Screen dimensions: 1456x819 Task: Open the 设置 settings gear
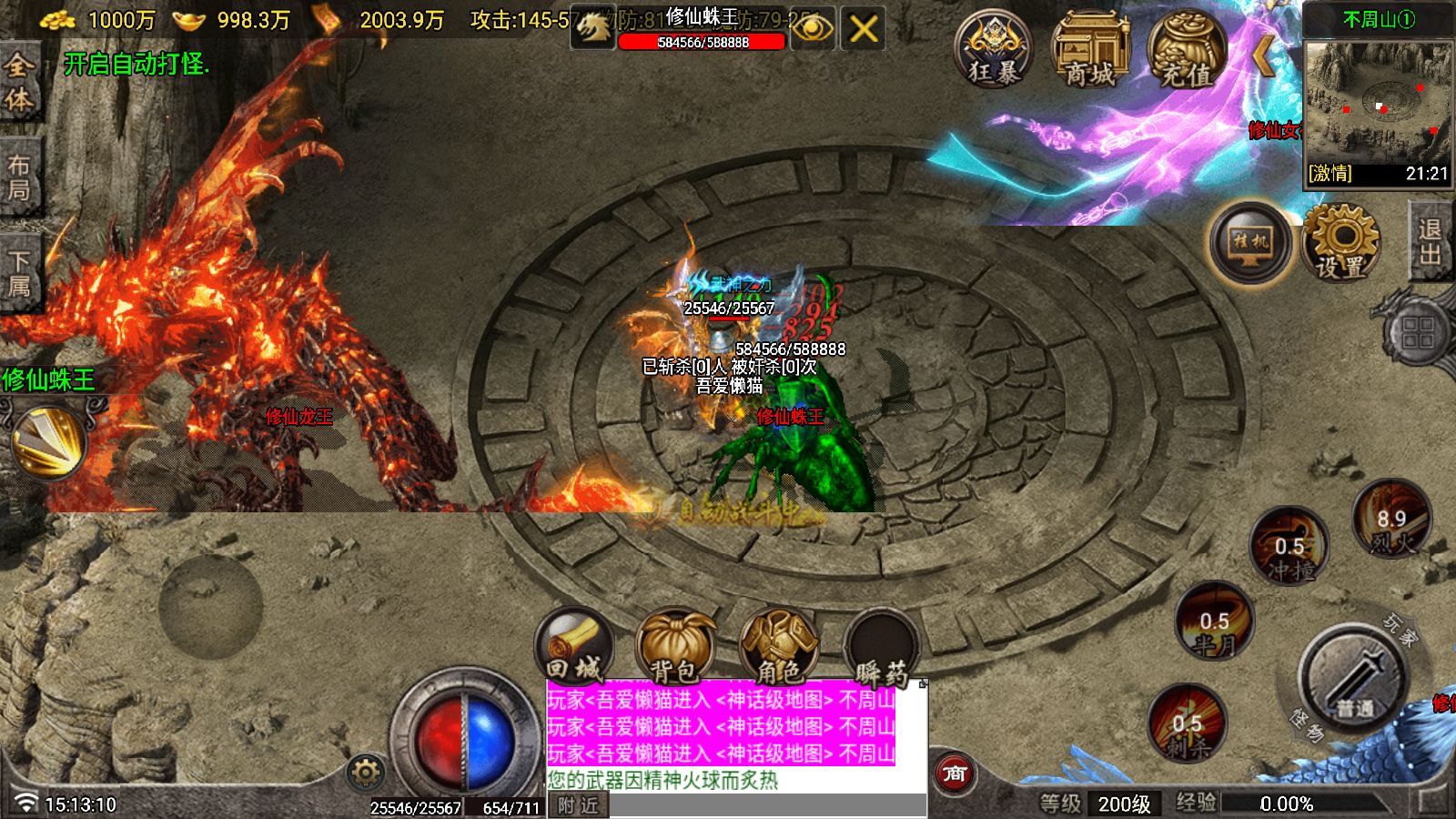[1340, 243]
